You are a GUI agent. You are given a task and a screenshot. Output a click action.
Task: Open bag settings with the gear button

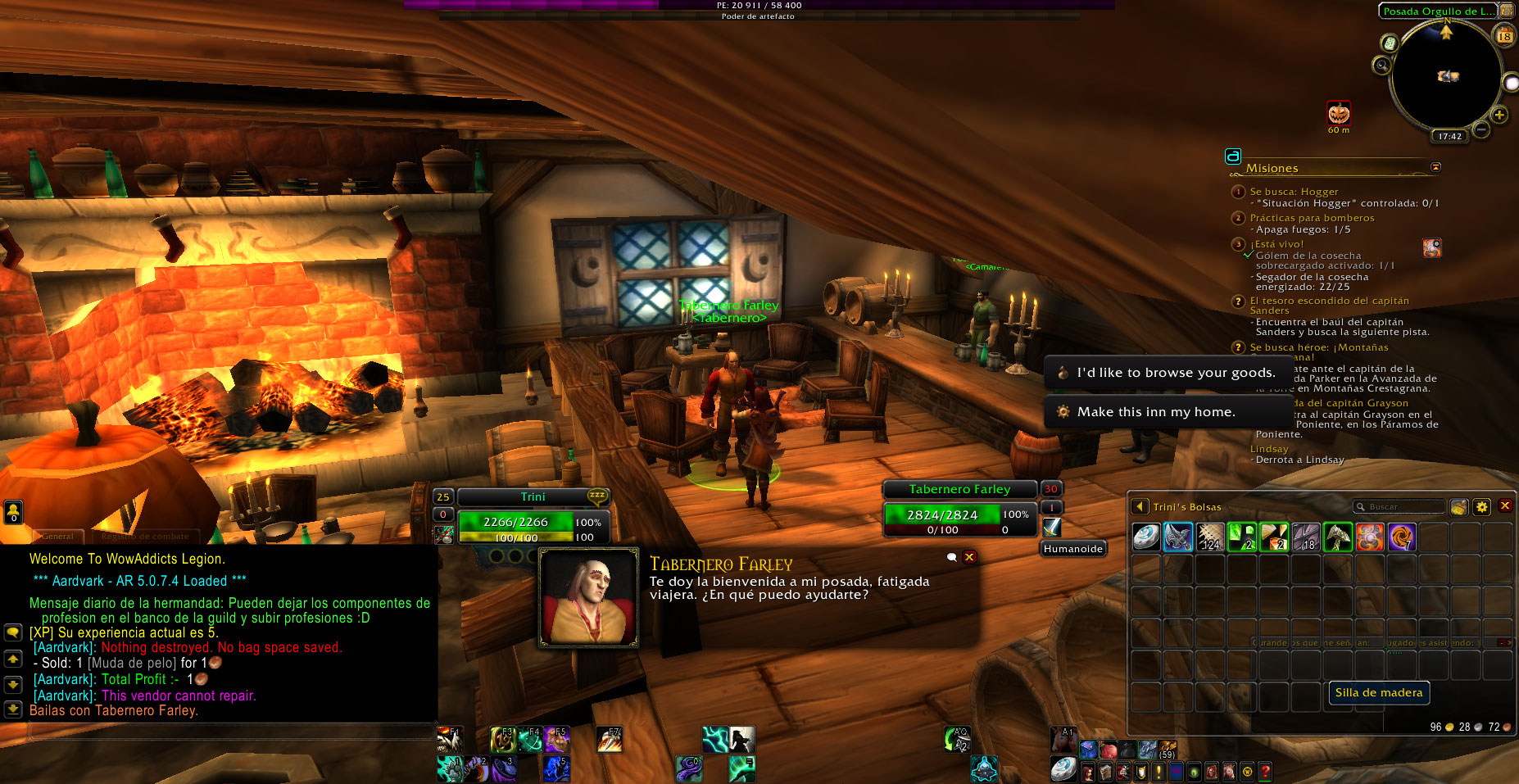(x=1481, y=507)
